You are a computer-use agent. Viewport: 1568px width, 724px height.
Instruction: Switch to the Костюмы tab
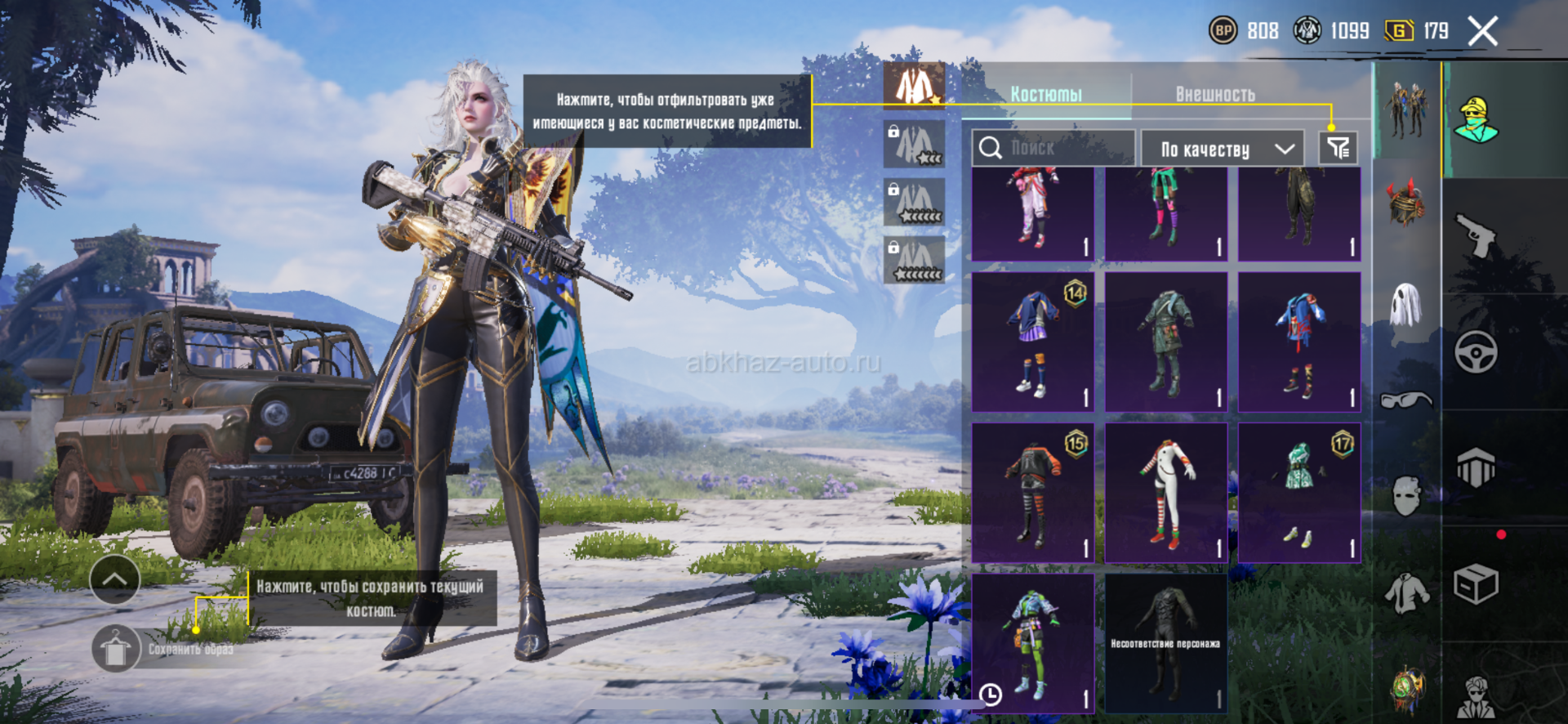[x=1046, y=95]
